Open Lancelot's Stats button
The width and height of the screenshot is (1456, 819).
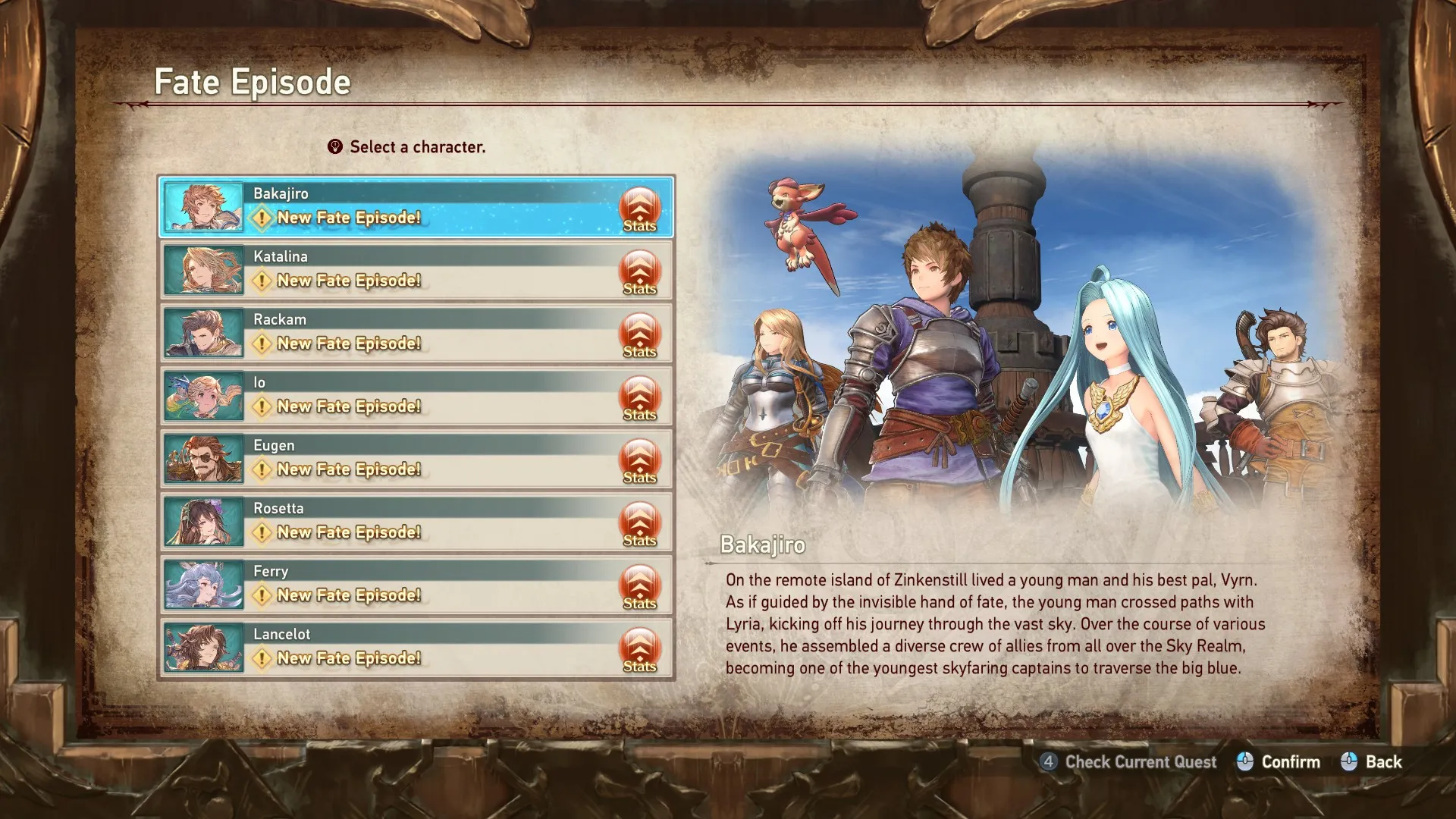click(639, 648)
